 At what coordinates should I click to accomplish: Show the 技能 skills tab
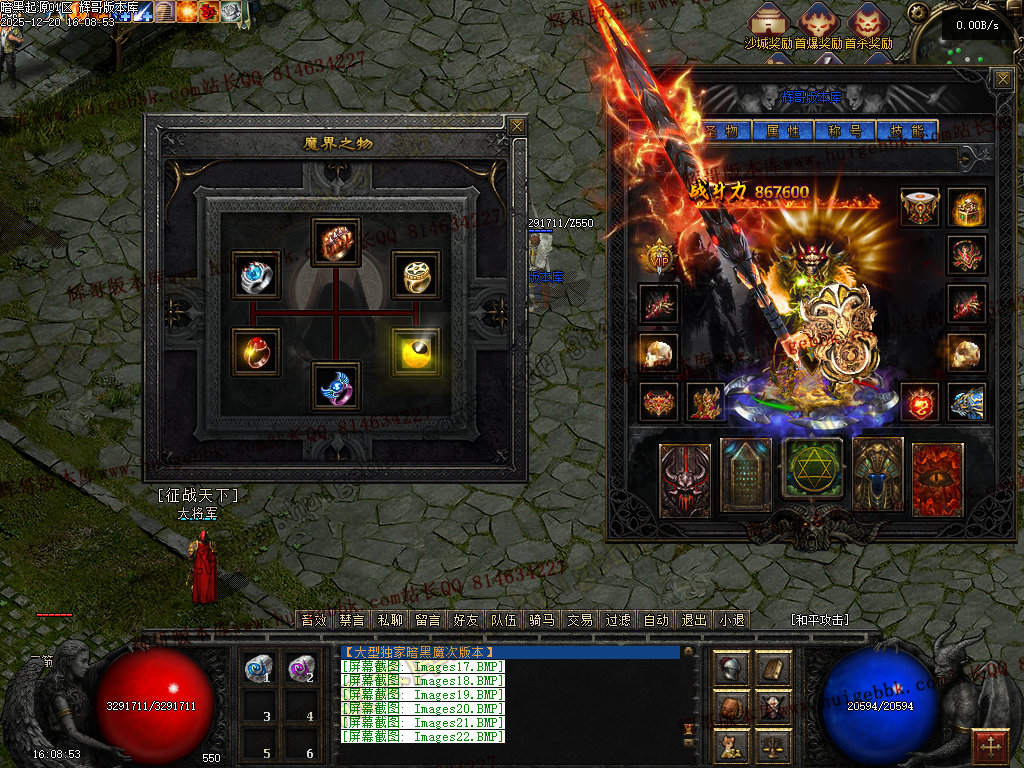click(907, 131)
